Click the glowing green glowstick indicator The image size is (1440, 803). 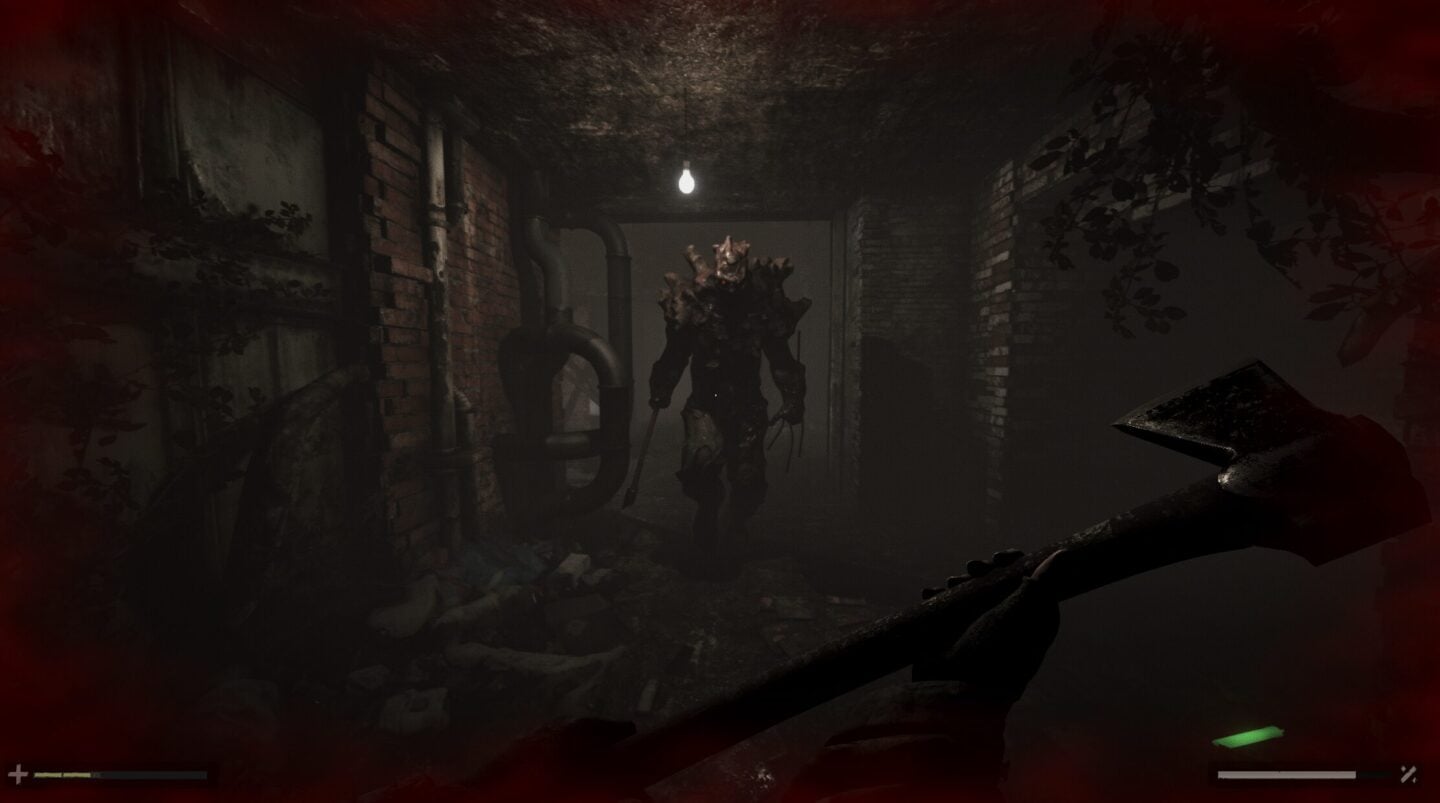tap(1246, 736)
